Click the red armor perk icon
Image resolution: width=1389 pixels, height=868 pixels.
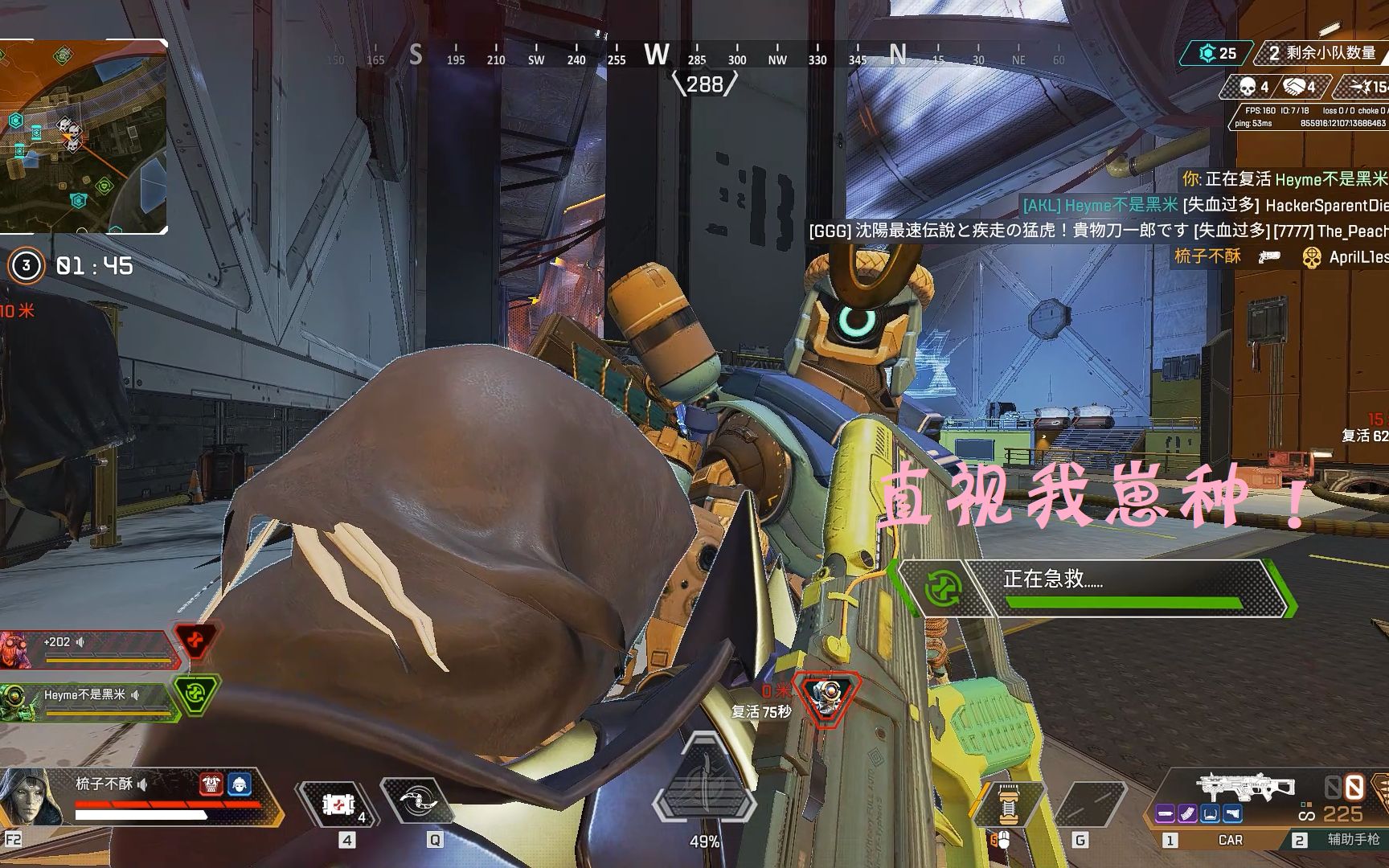point(211,784)
